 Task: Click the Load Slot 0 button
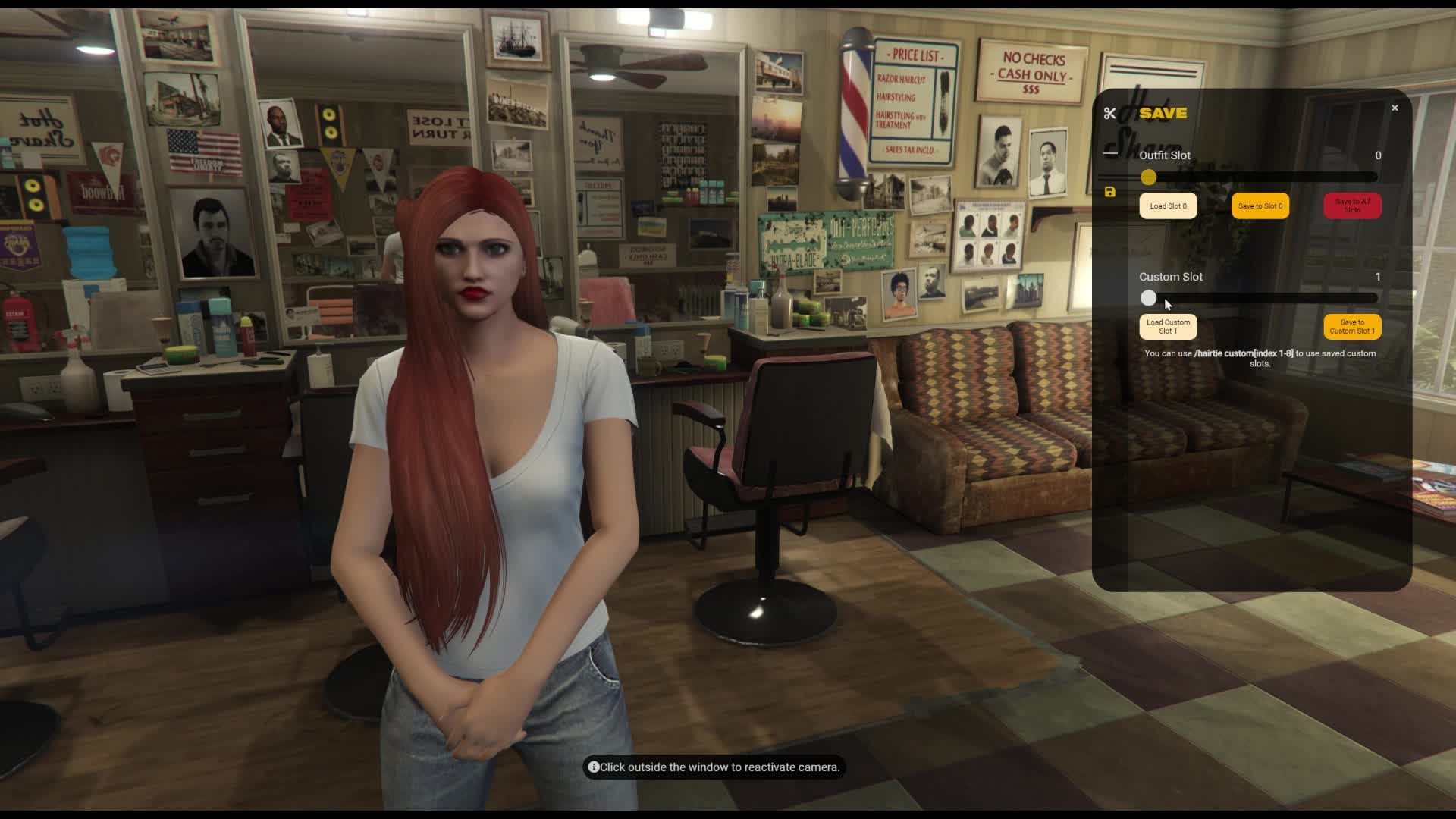(1168, 206)
